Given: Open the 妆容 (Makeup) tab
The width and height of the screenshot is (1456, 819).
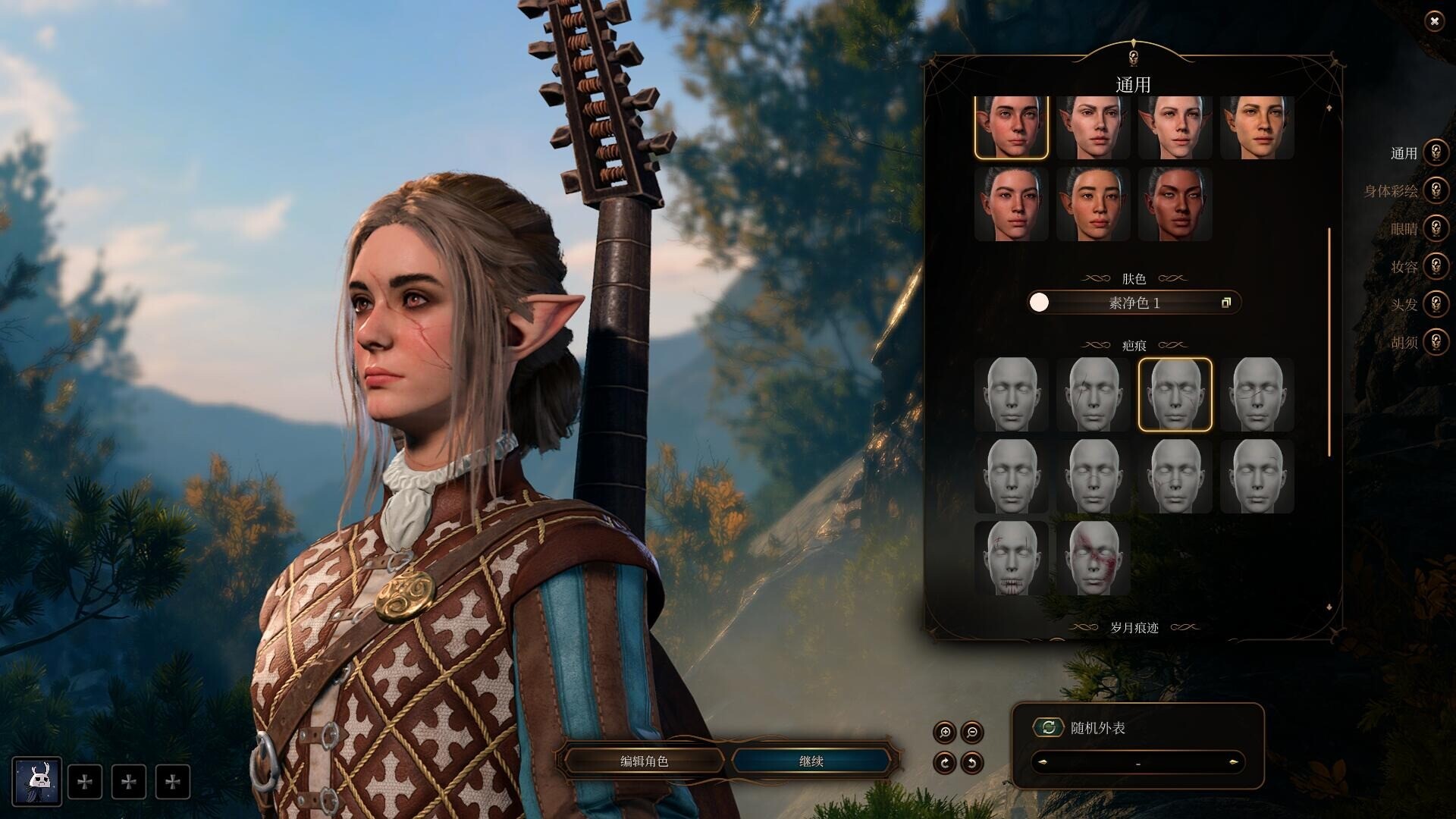Looking at the screenshot, I should pos(1435,266).
